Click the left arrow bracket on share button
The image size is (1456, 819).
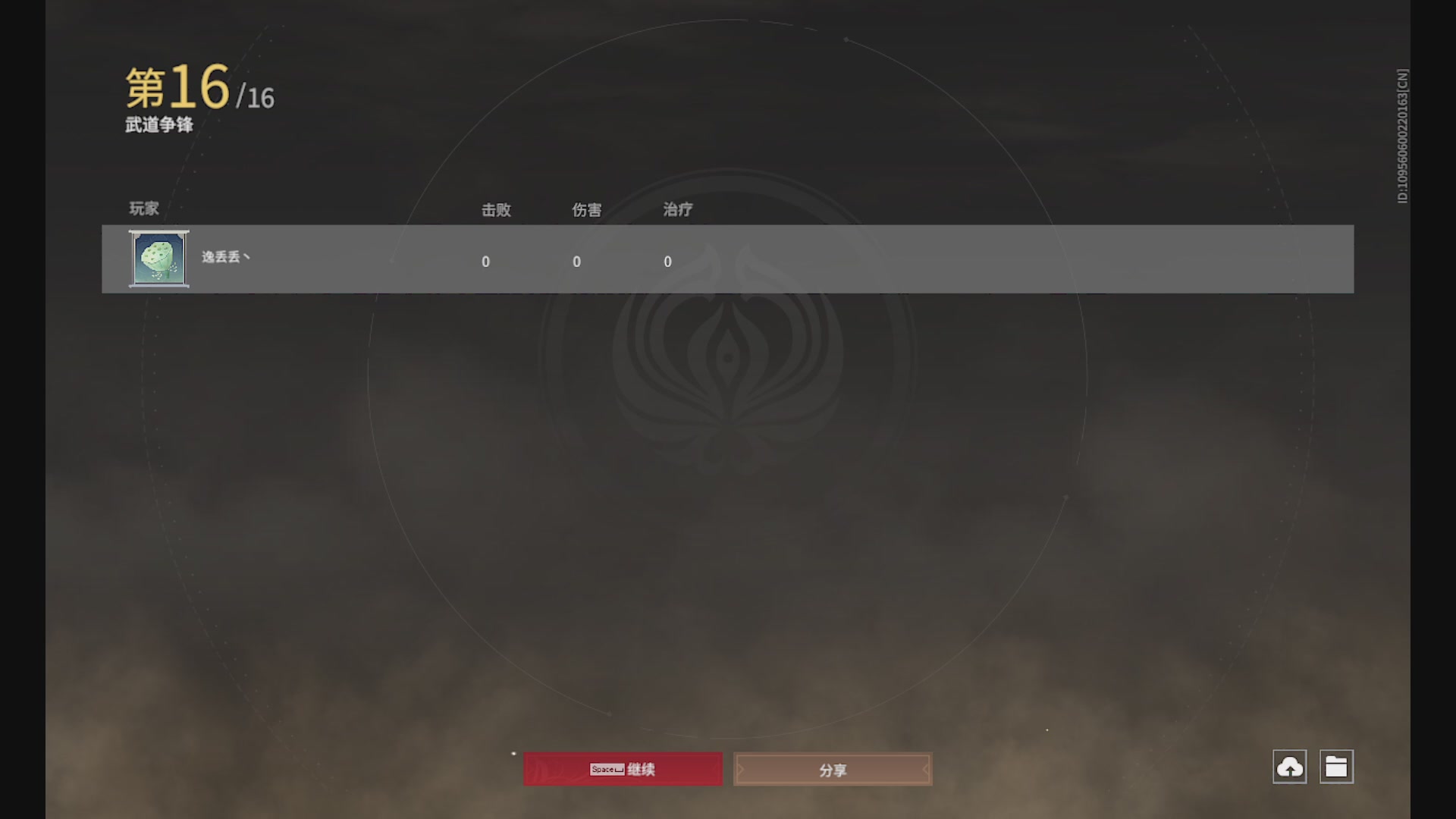(740, 769)
